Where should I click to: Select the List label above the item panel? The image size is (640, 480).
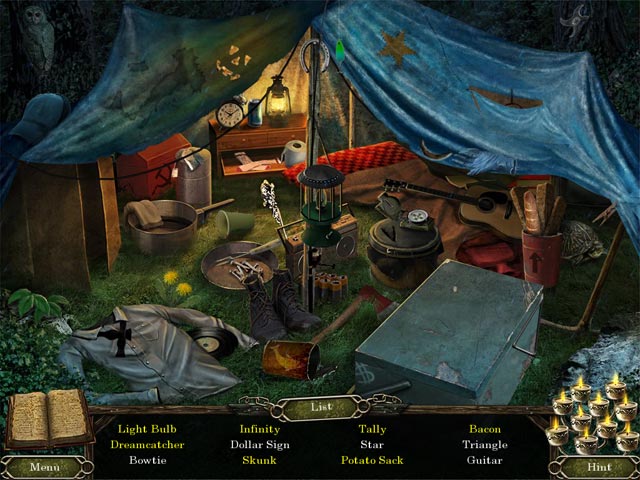pos(320,407)
